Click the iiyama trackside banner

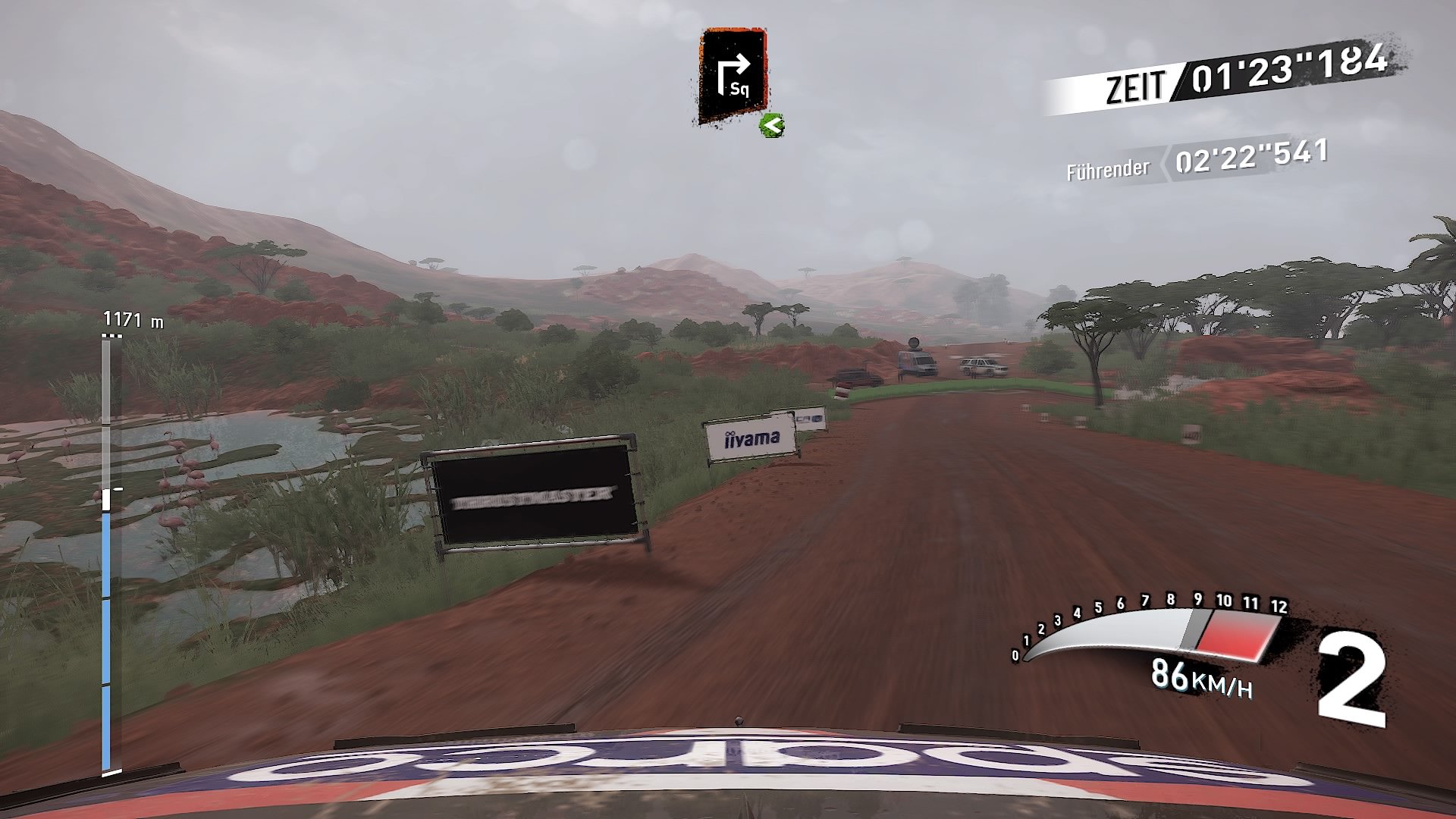751,438
